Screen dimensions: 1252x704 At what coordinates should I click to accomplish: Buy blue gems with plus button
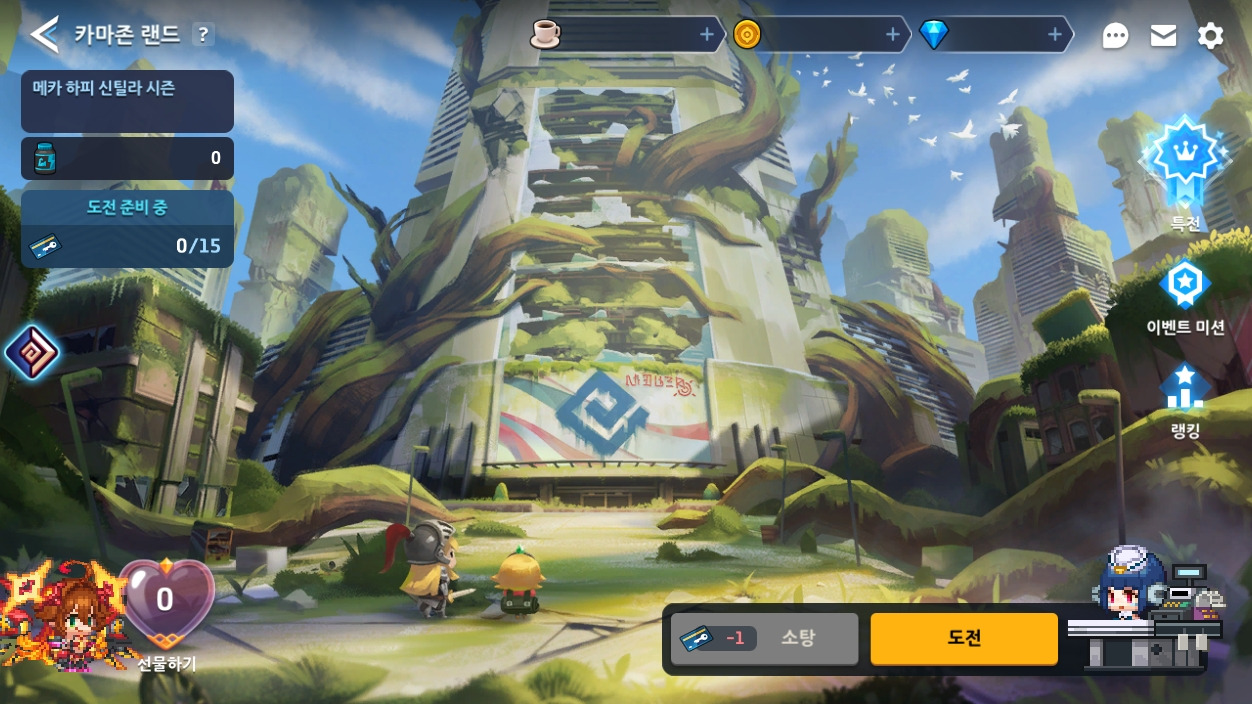coord(1055,35)
